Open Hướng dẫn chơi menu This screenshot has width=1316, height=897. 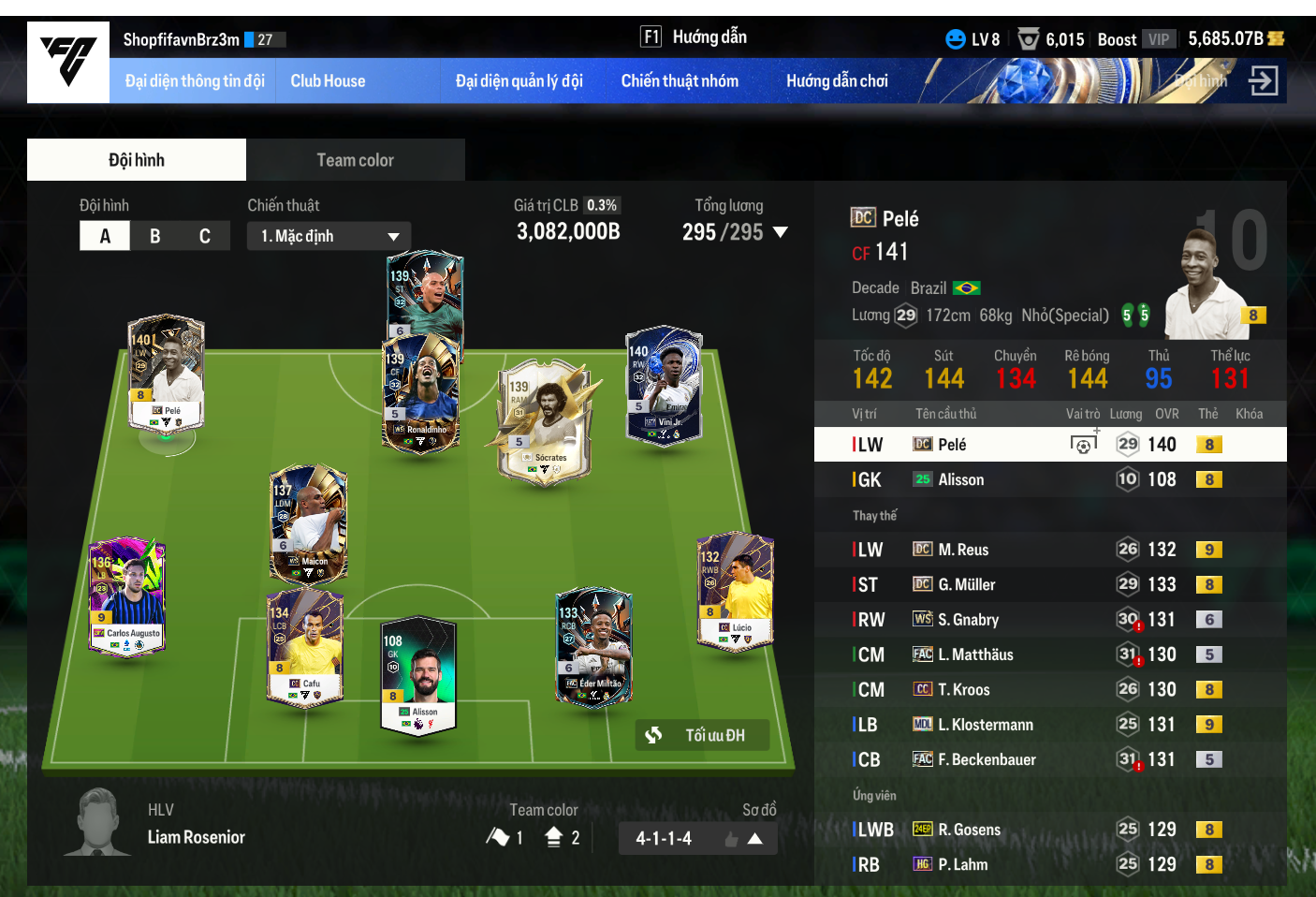pyautogui.click(x=837, y=81)
